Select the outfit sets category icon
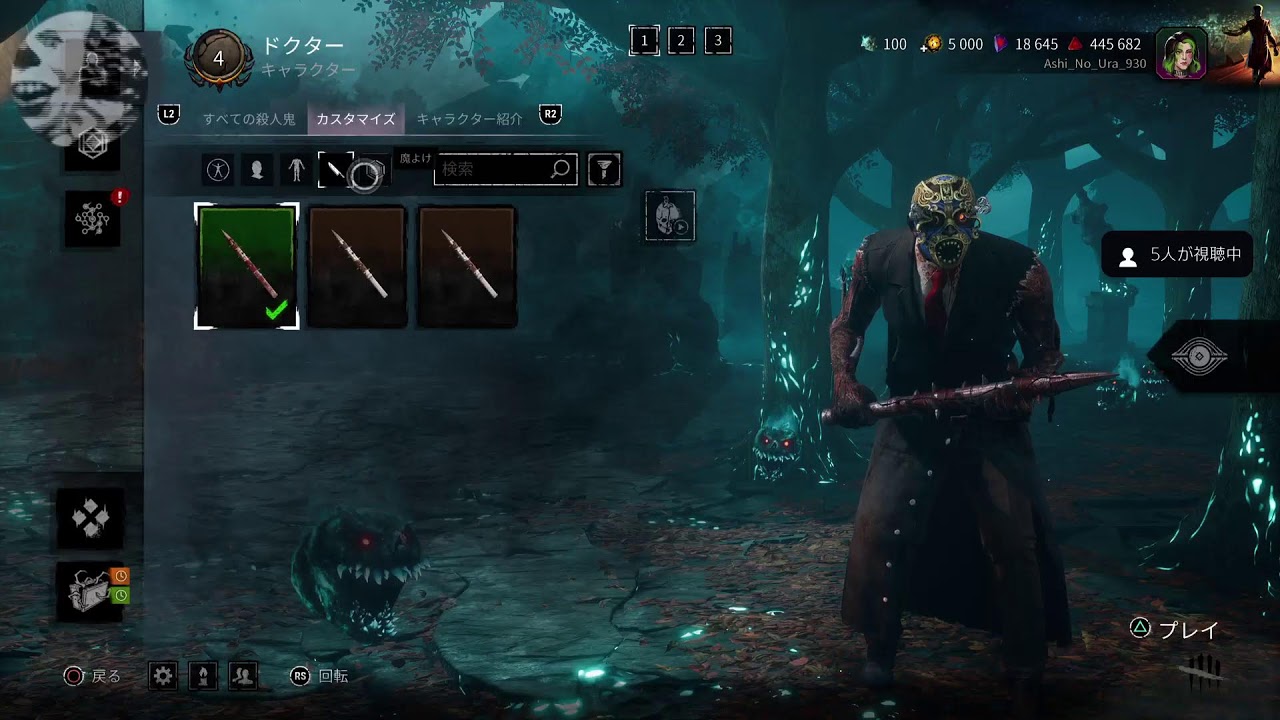Image resolution: width=1280 pixels, height=720 pixels. tap(217, 170)
